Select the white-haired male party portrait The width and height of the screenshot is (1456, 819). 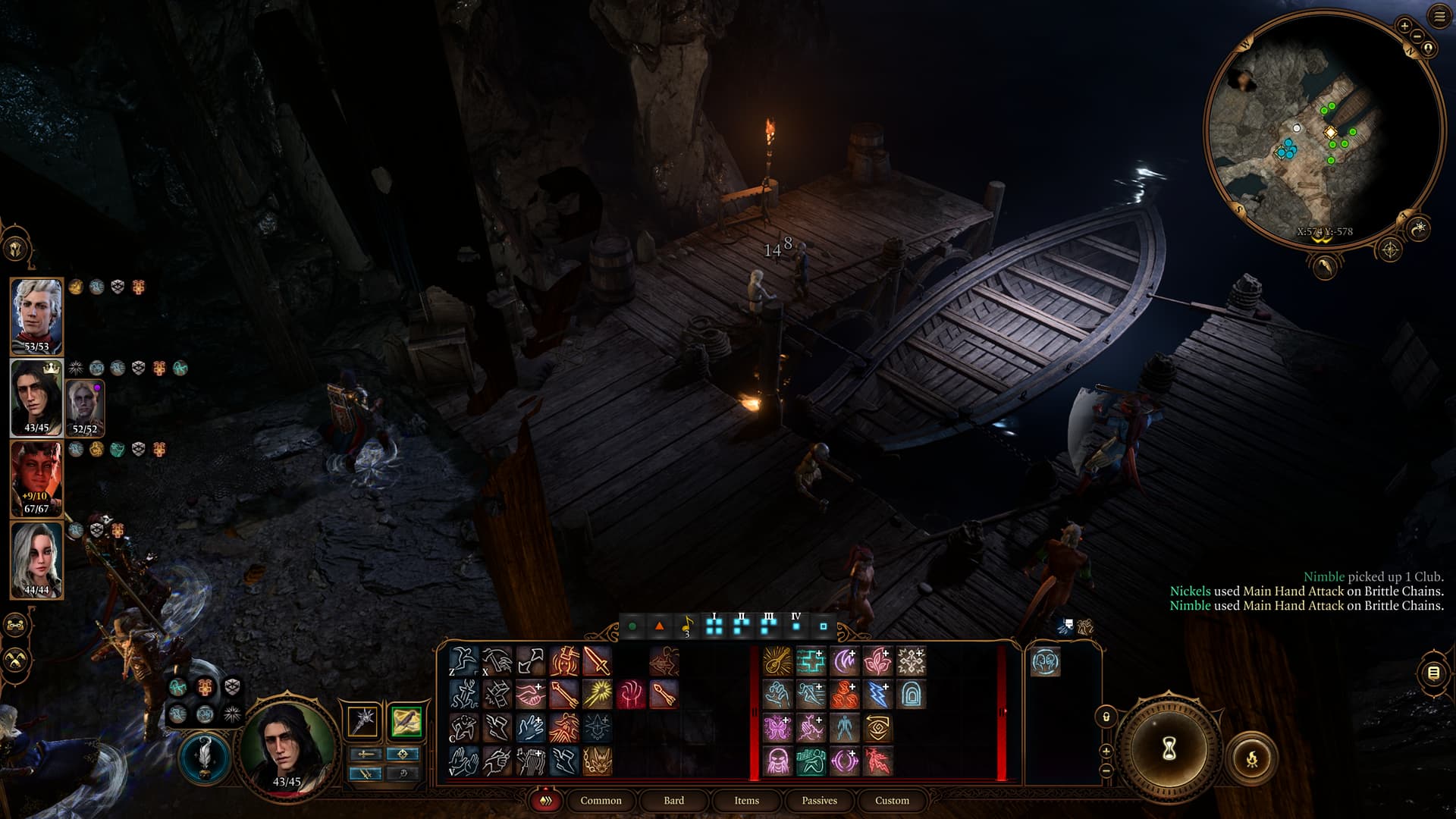point(36,315)
